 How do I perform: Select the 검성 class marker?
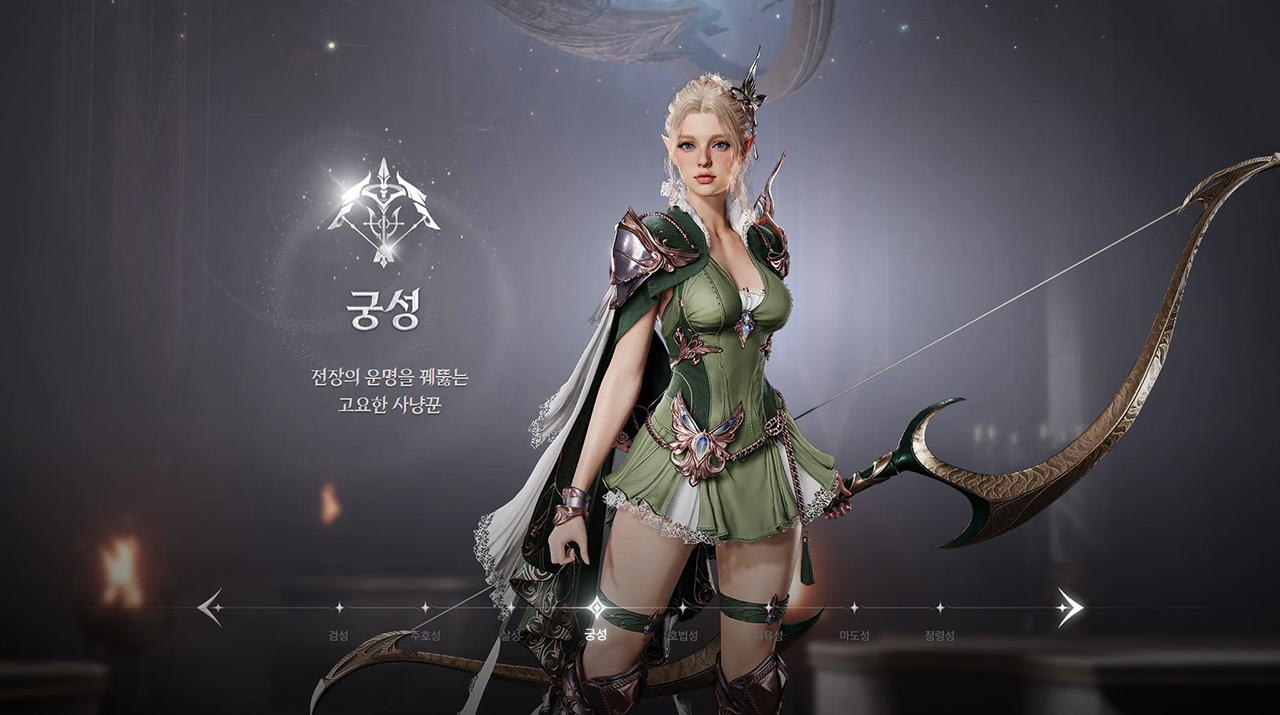pos(338,608)
